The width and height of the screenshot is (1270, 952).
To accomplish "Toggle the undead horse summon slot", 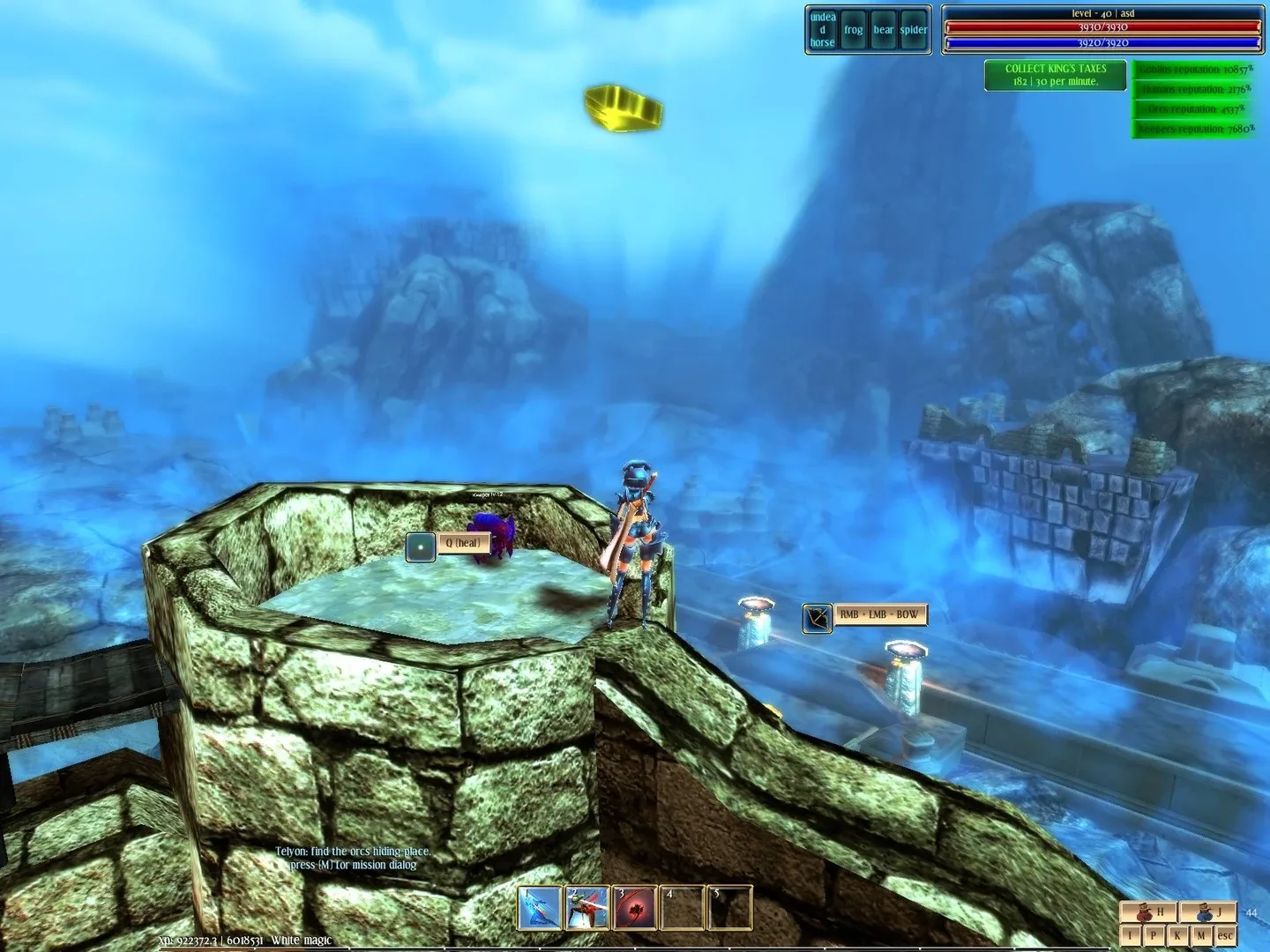I will point(822,31).
